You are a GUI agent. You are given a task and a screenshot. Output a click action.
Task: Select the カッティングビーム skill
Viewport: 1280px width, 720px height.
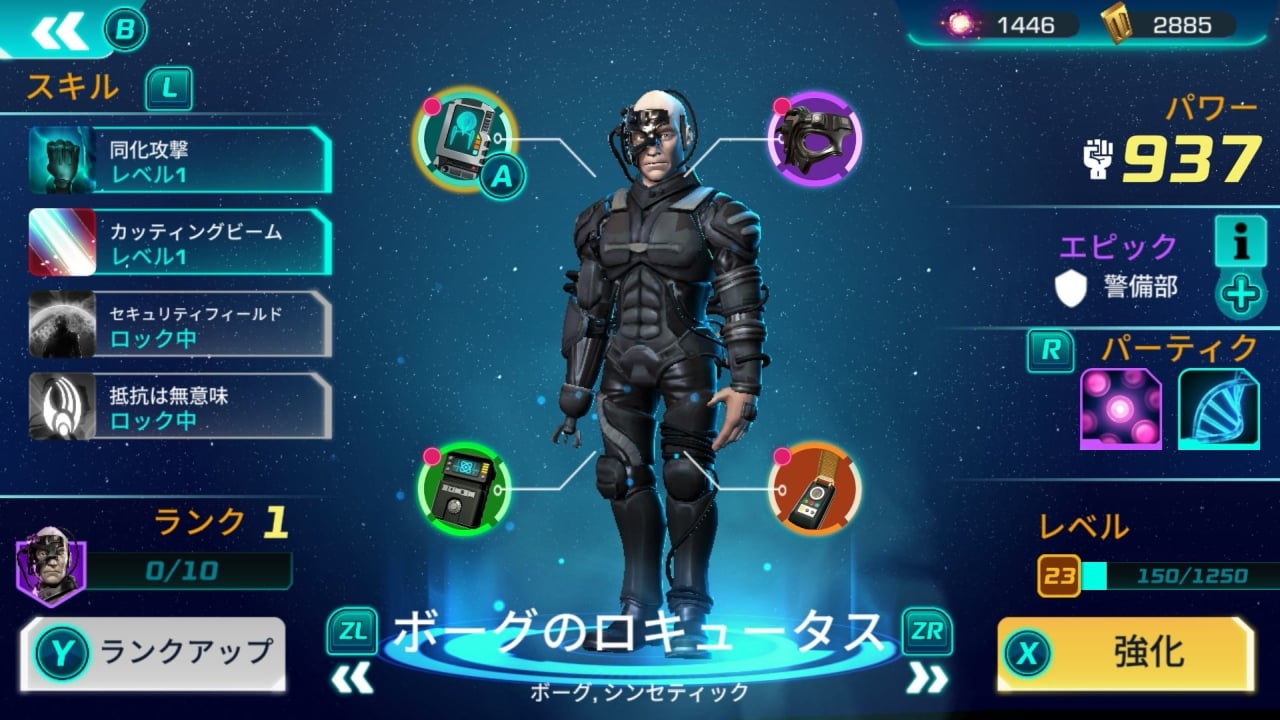[180, 243]
